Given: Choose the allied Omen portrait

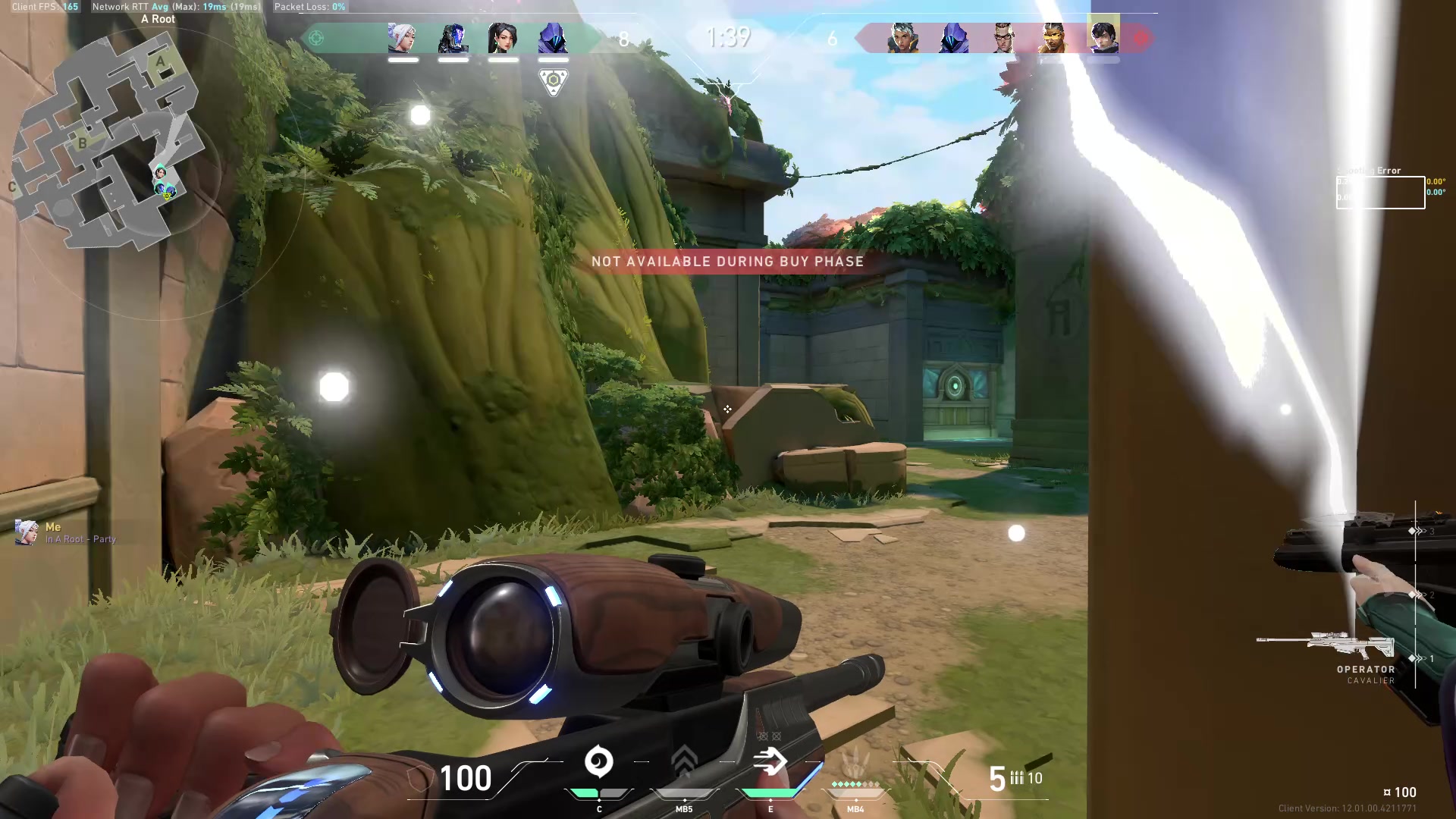Looking at the screenshot, I should pos(553,38).
